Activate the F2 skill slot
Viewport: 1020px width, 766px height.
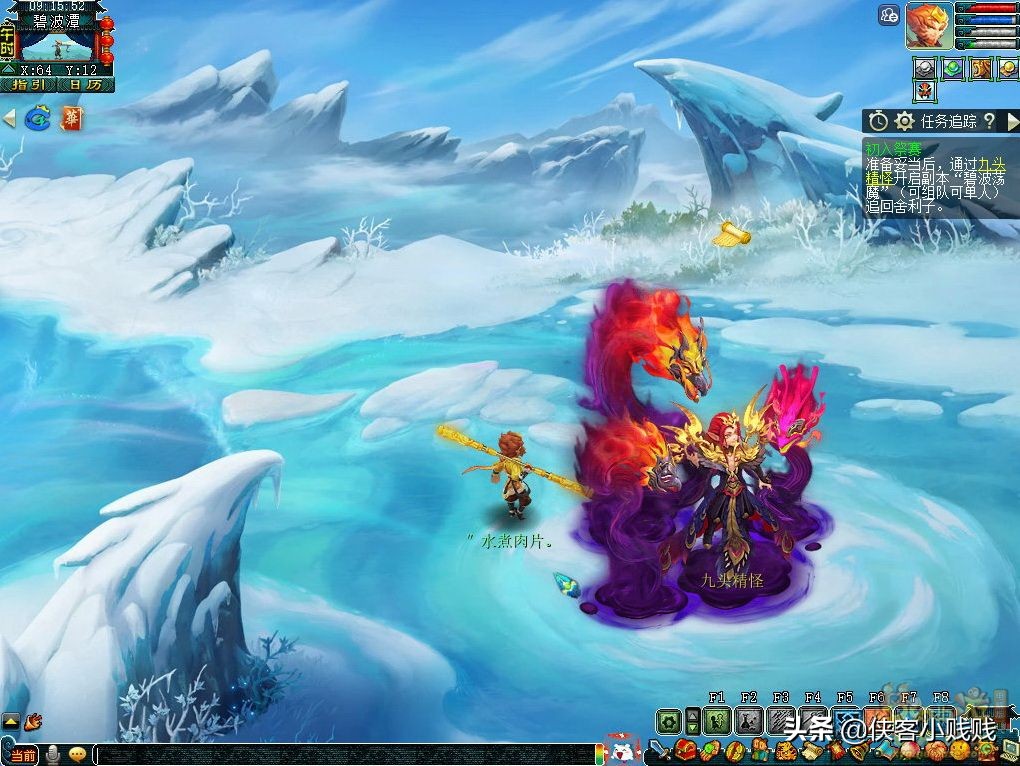point(749,721)
